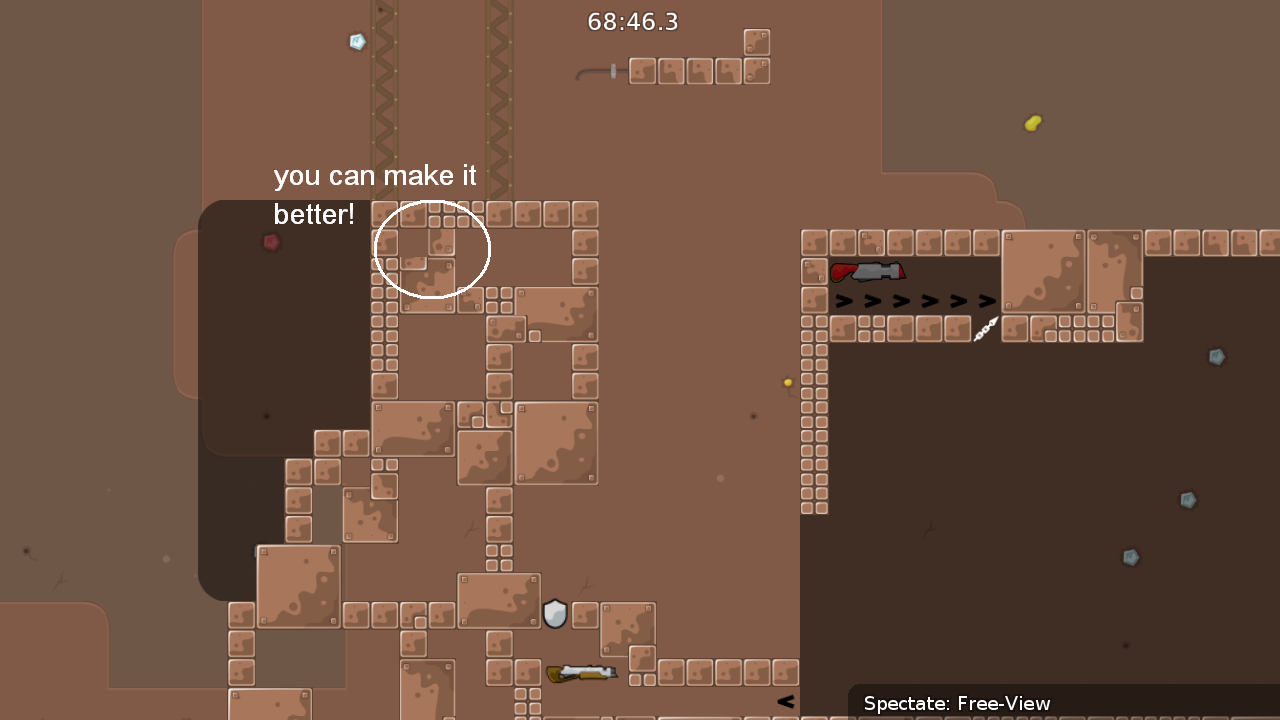Click the blue gem near the right screen edge
This screenshot has width=1280, height=720.
point(1217,356)
